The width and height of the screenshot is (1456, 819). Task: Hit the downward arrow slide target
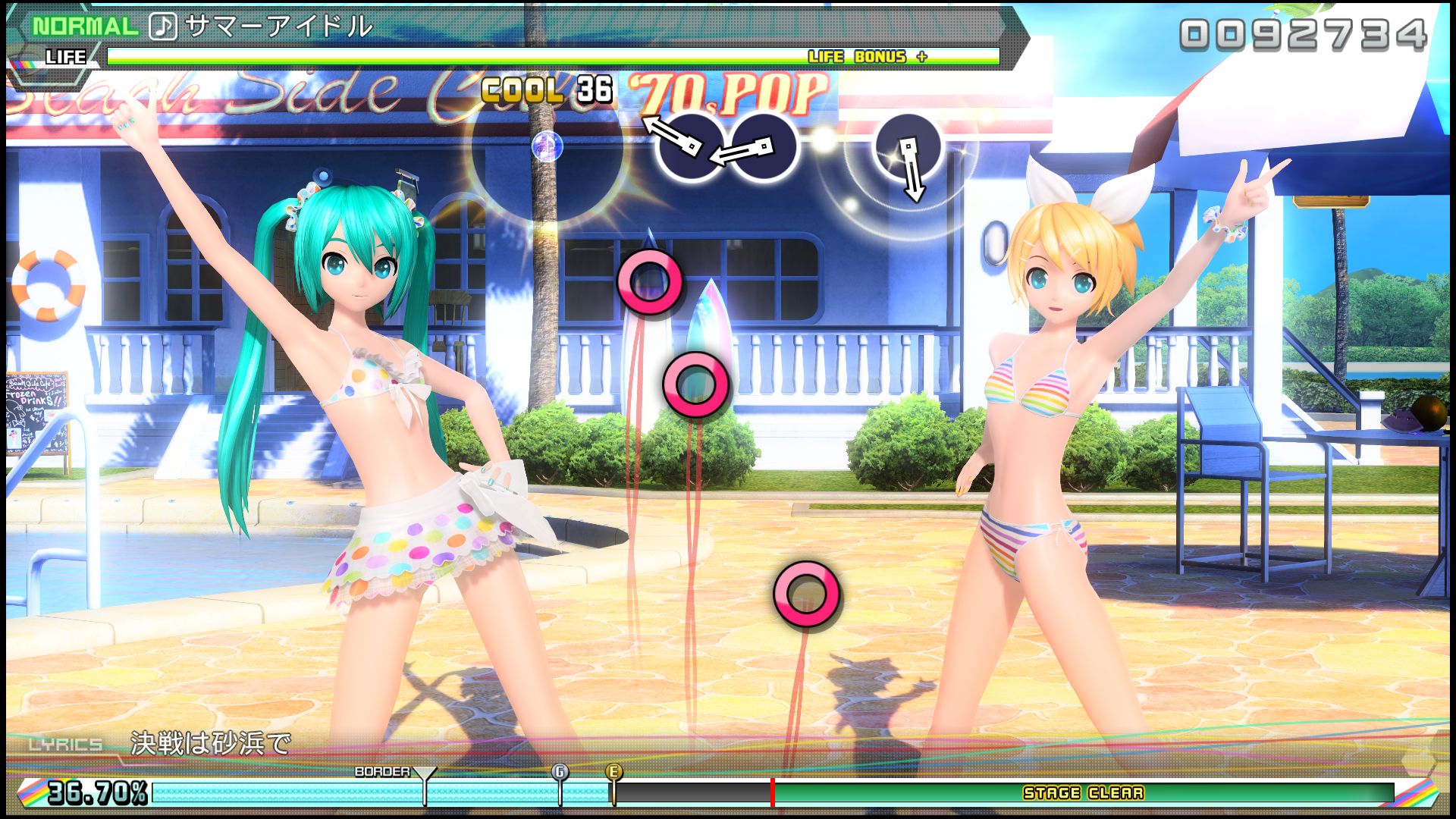tap(908, 148)
